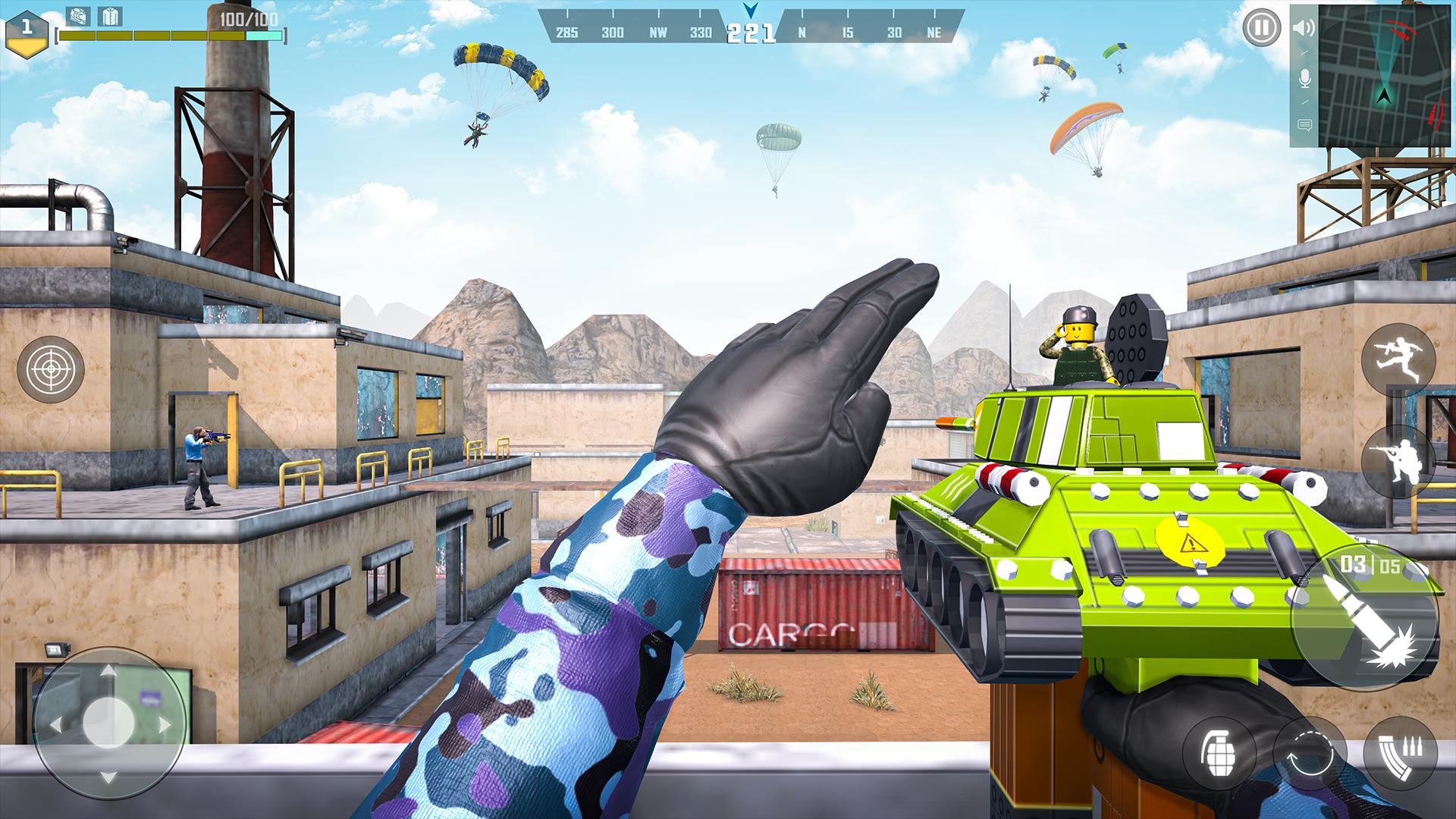Open the minimap
Image resolution: width=1456 pixels, height=819 pixels.
click(x=1385, y=74)
